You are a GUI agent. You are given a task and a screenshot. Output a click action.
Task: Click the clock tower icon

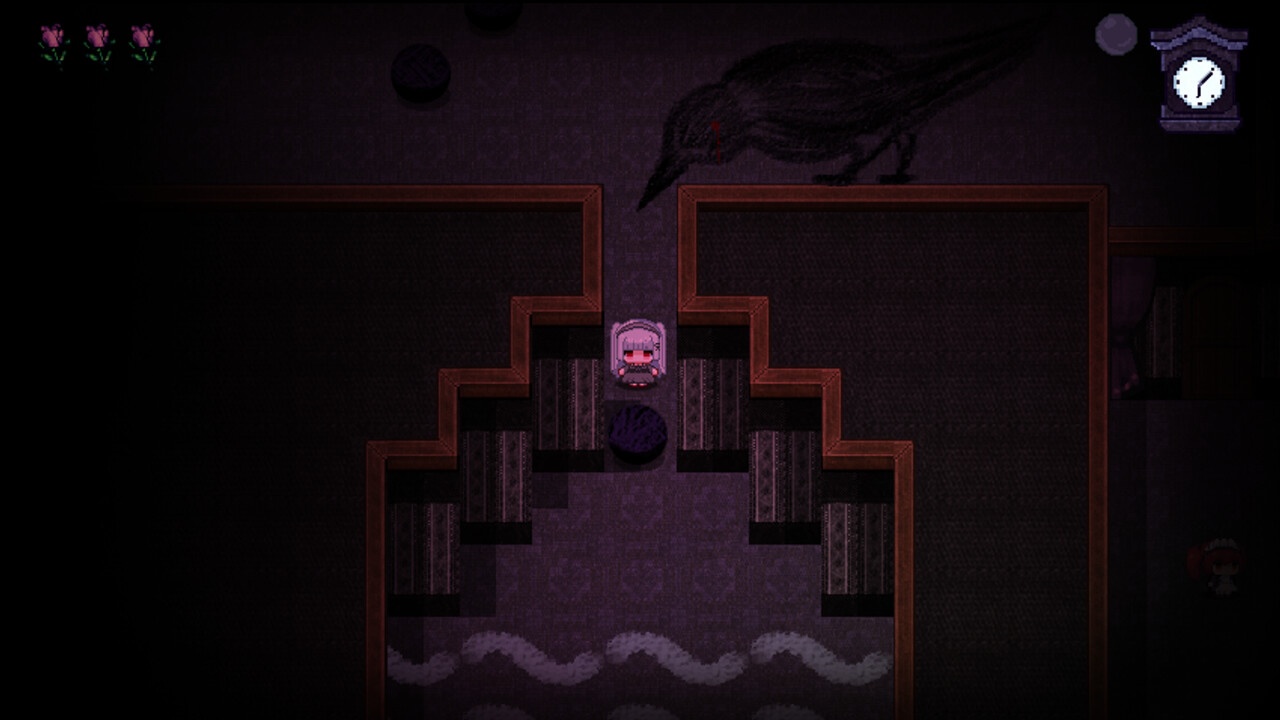pos(1198,75)
